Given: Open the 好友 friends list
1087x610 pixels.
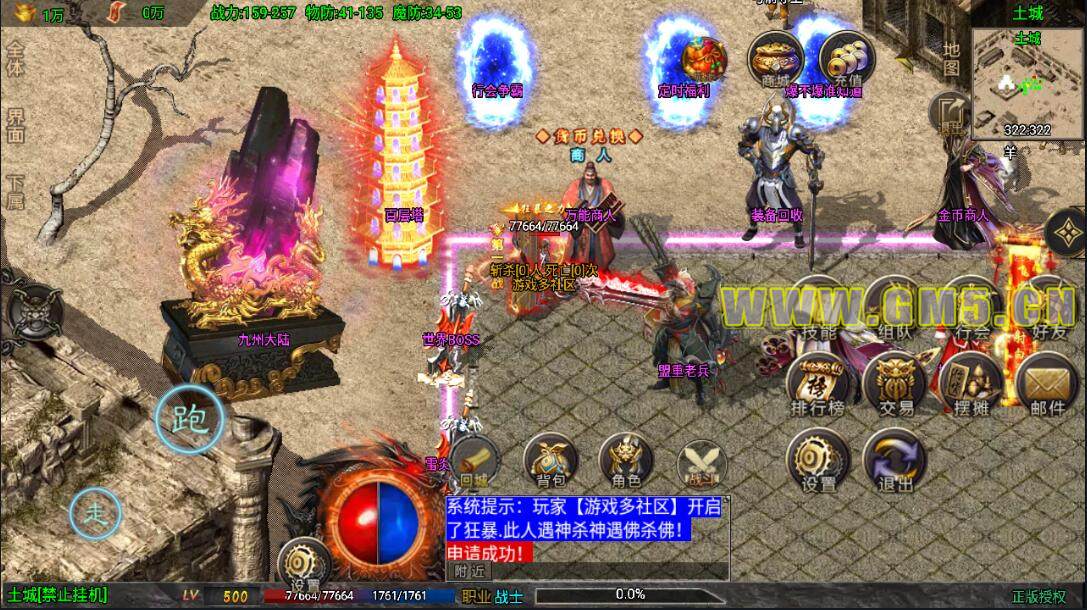Looking at the screenshot, I should (x=1046, y=305).
